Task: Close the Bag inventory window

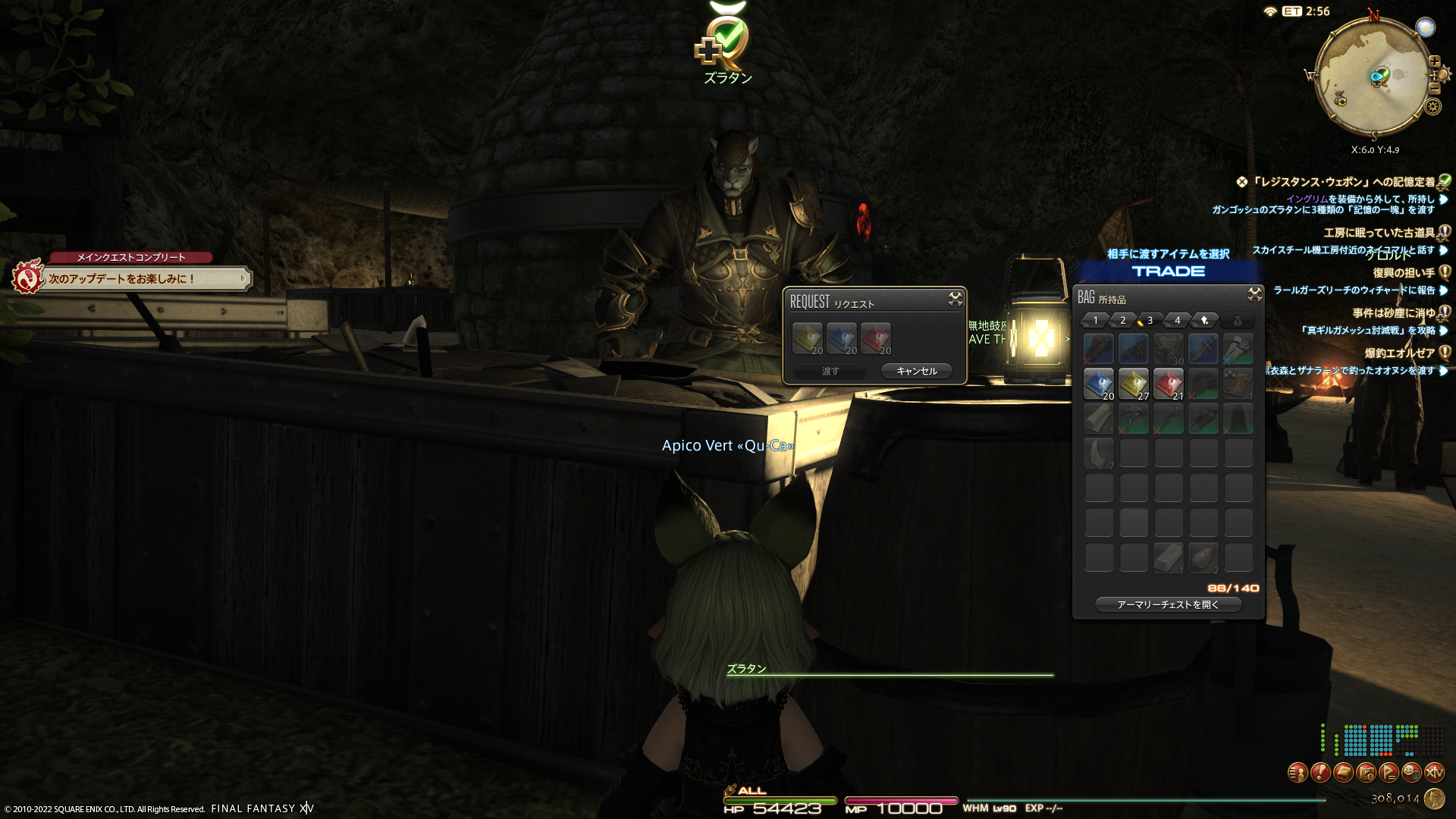Action: coord(1254,294)
